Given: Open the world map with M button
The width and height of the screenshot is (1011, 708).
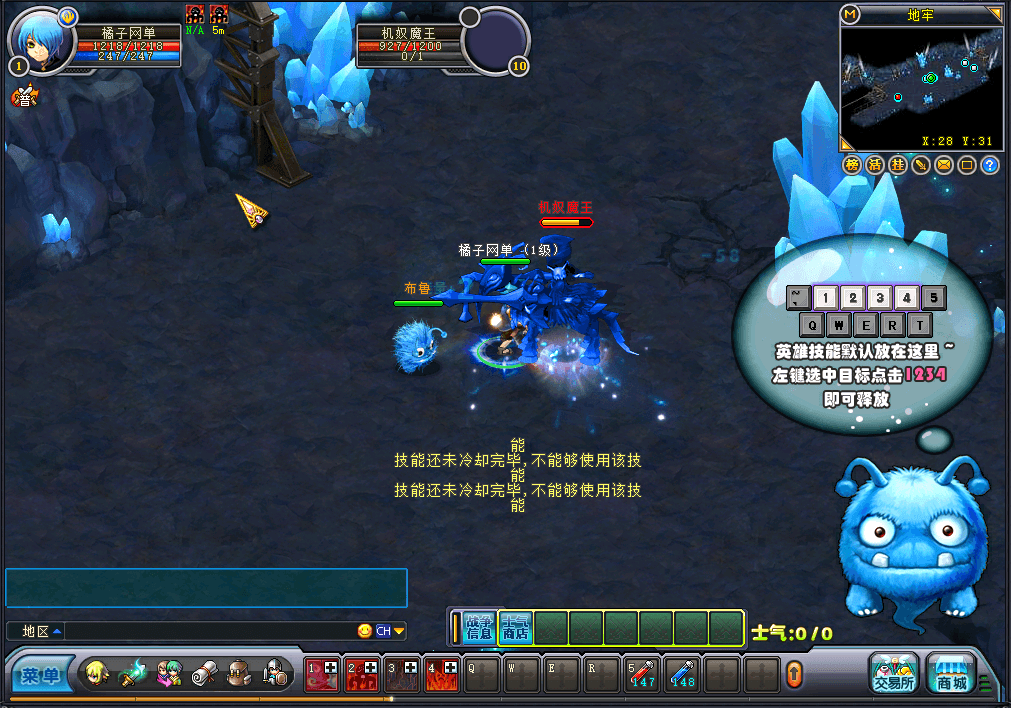Looking at the screenshot, I should (851, 14).
